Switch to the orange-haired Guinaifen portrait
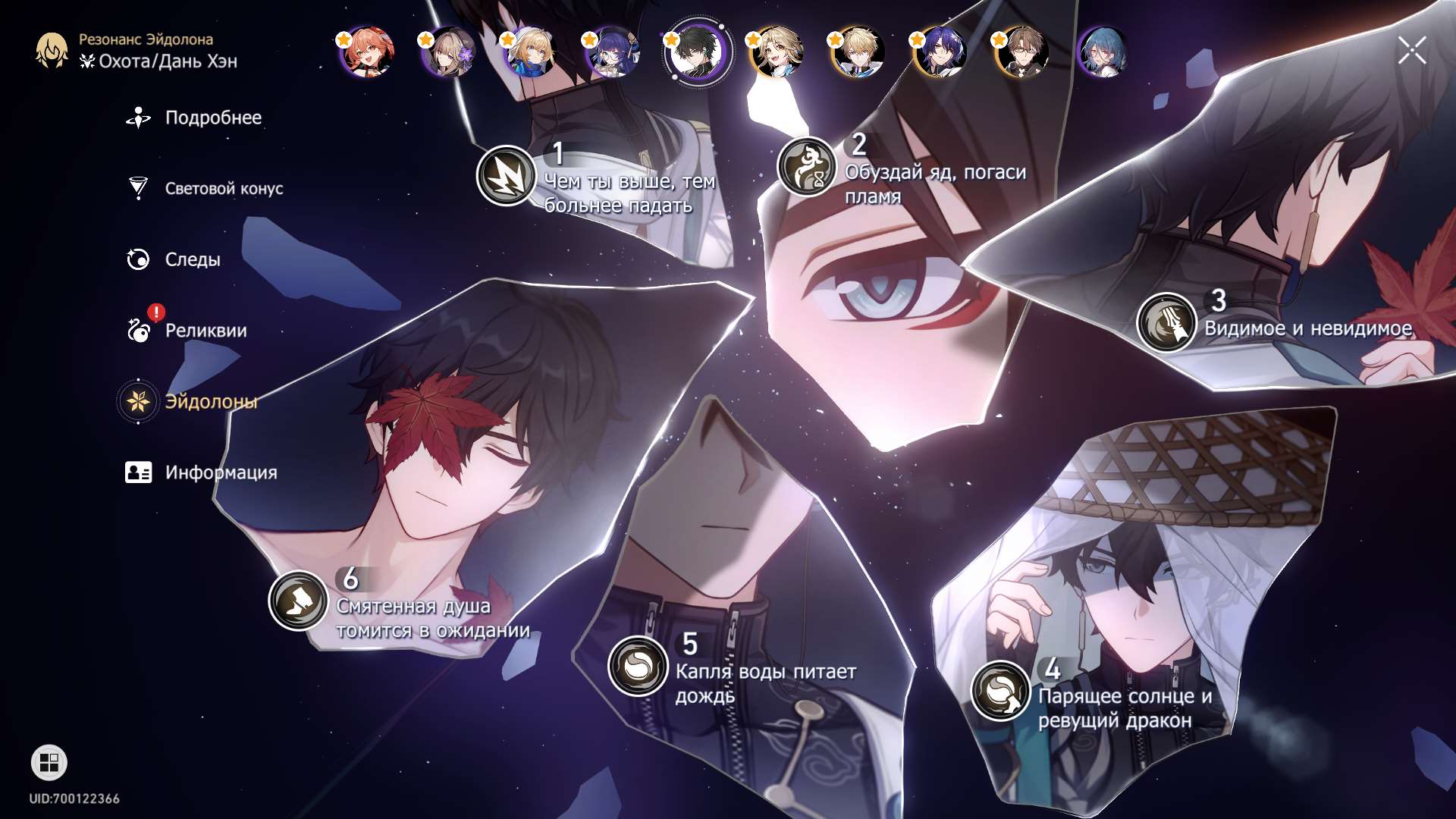1456x819 pixels. point(367,52)
